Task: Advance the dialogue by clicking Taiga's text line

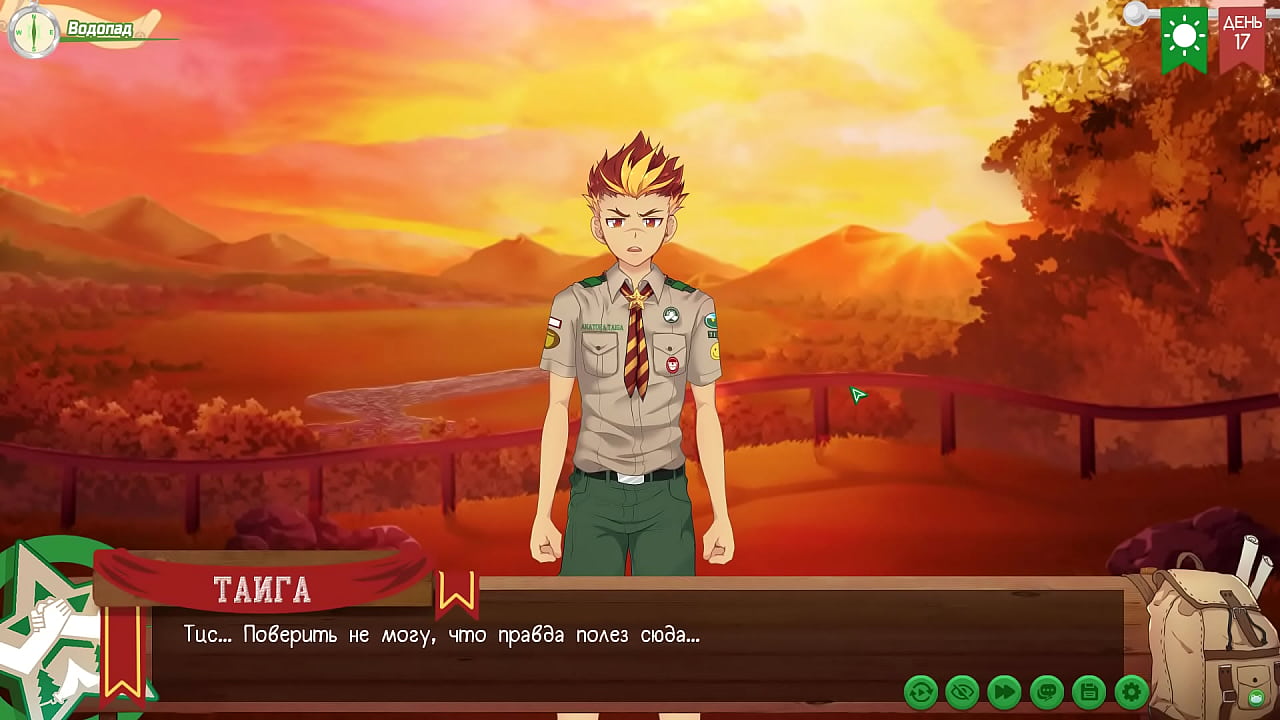Action: pyautogui.click(x=441, y=635)
